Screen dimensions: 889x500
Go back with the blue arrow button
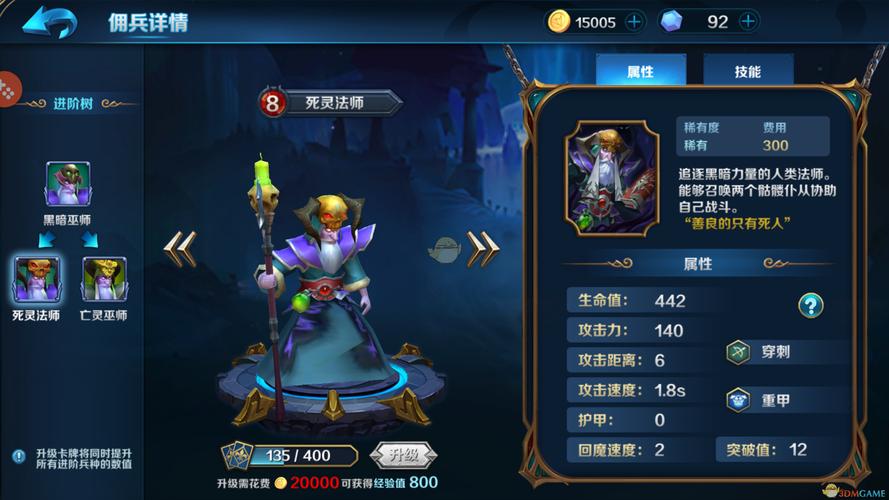(50, 21)
